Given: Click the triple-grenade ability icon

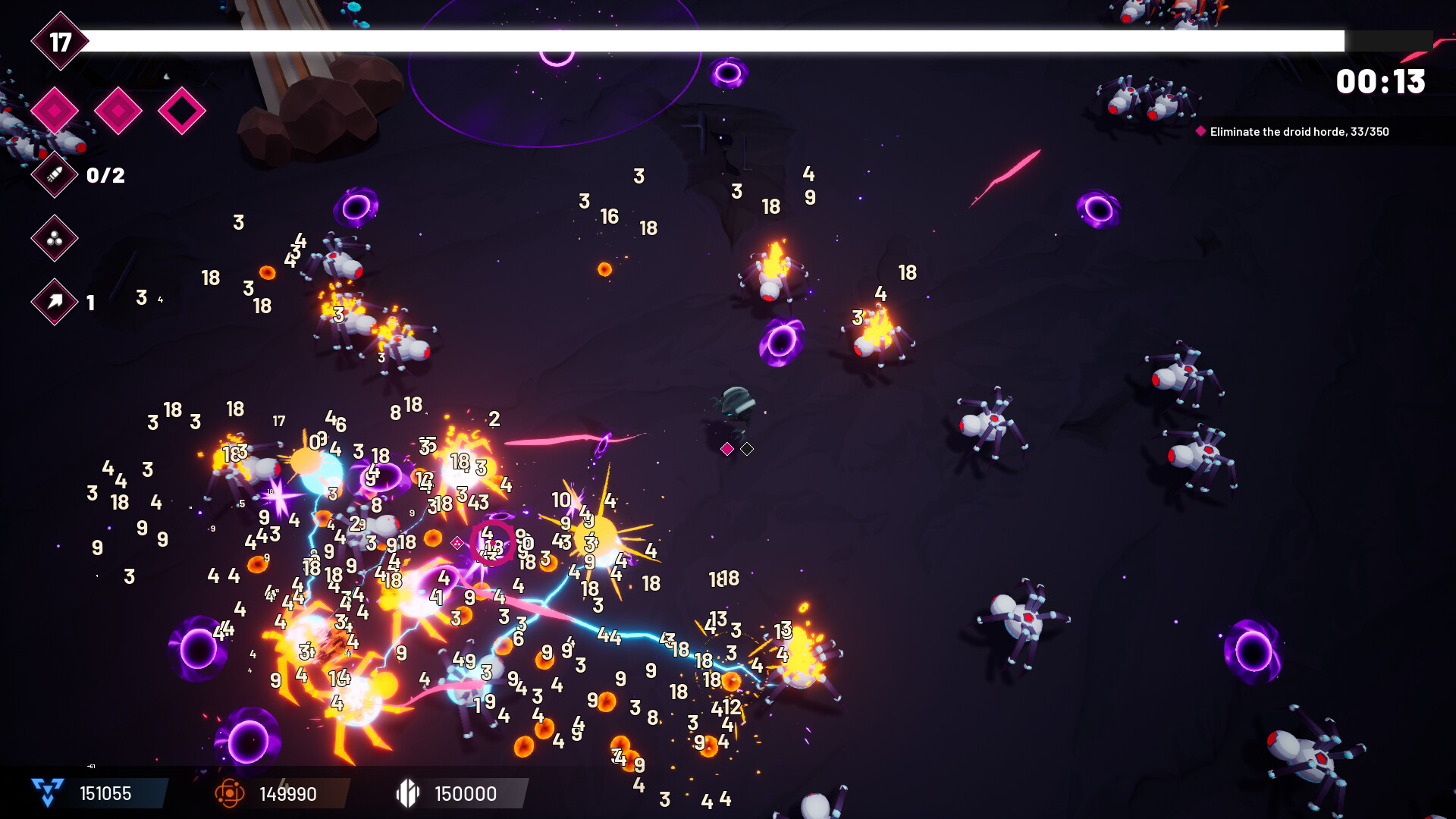Looking at the screenshot, I should click(53, 239).
